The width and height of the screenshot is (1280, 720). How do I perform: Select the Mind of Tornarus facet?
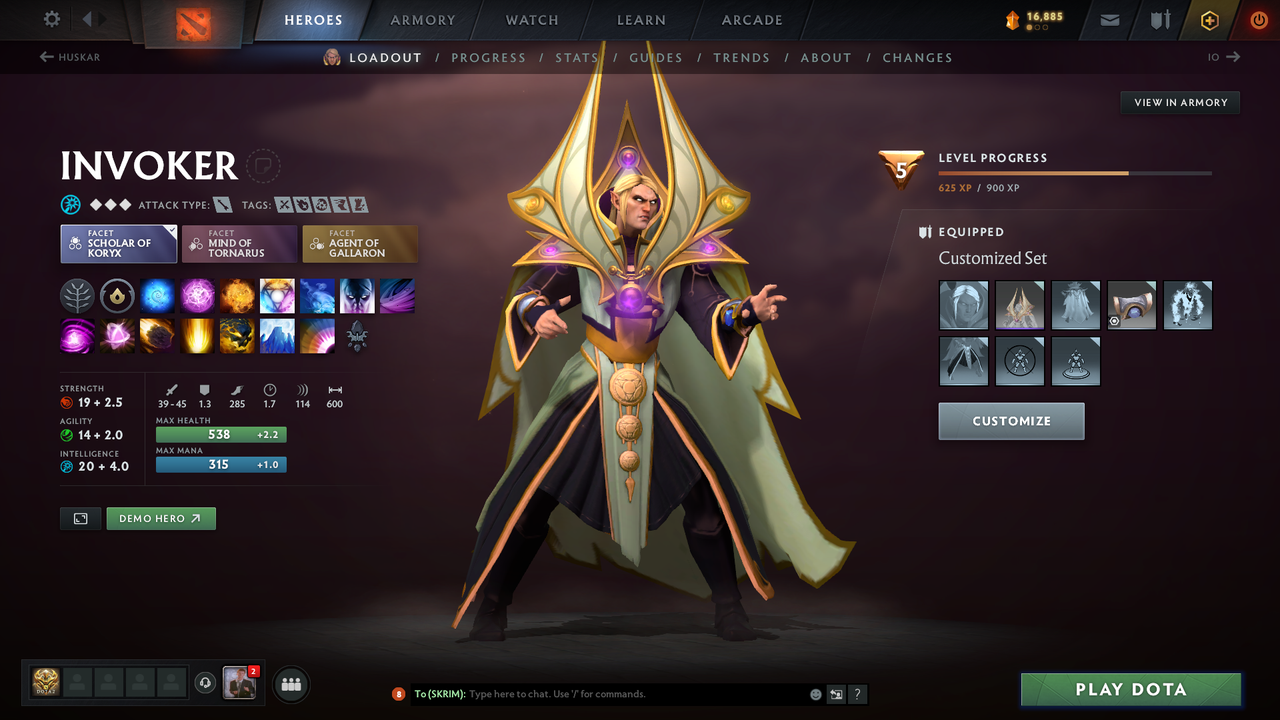pyautogui.click(x=239, y=243)
